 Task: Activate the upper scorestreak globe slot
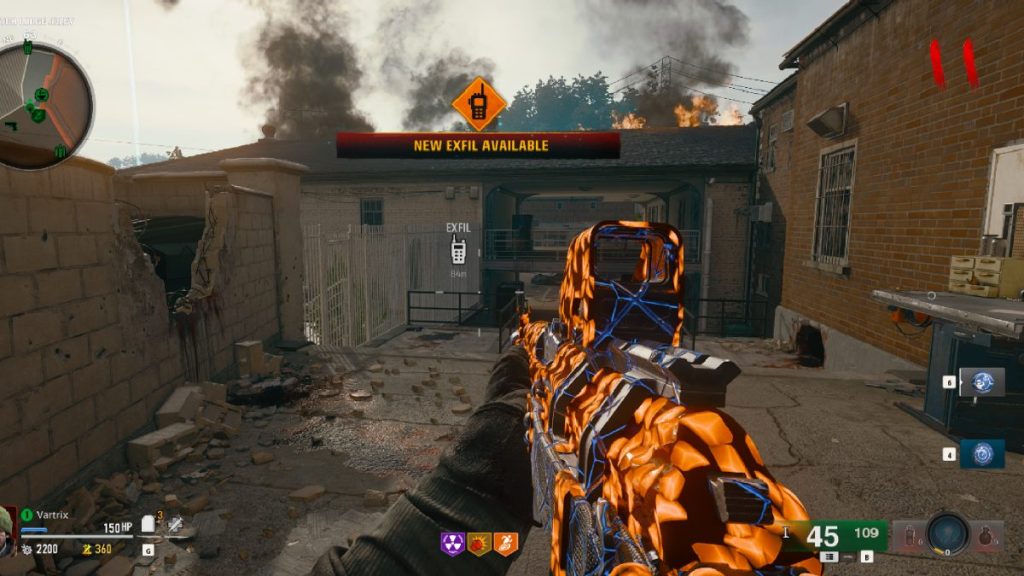[982, 381]
